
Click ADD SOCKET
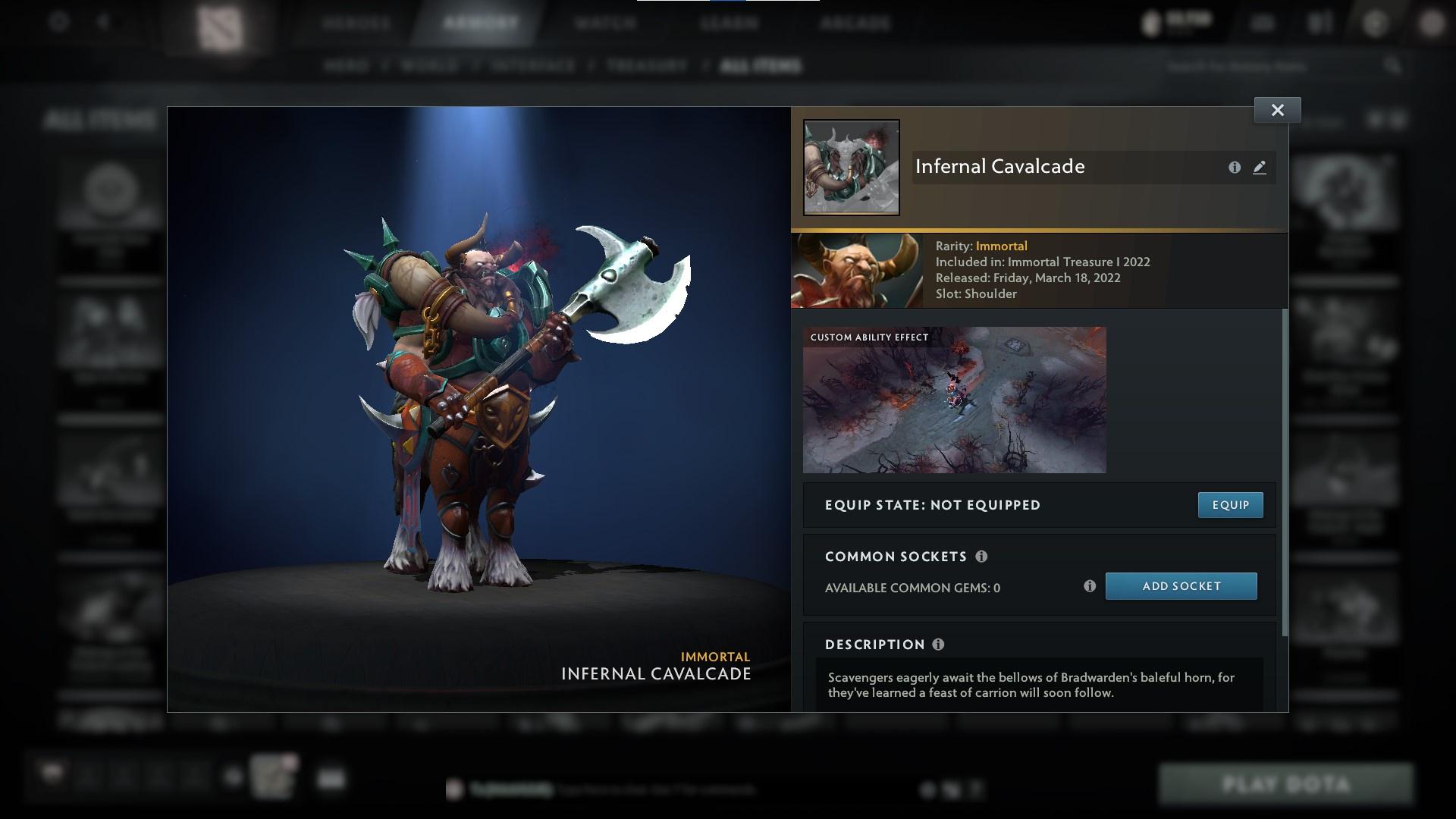tap(1181, 585)
